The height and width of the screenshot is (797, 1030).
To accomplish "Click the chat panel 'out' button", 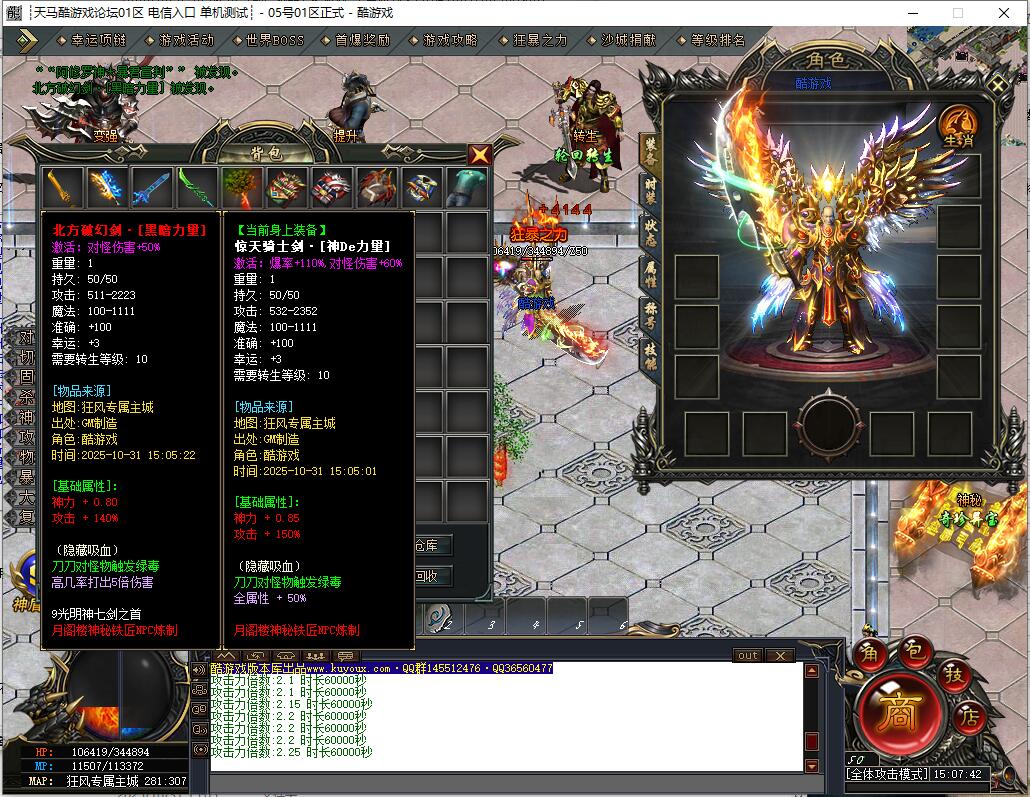I will [747, 655].
